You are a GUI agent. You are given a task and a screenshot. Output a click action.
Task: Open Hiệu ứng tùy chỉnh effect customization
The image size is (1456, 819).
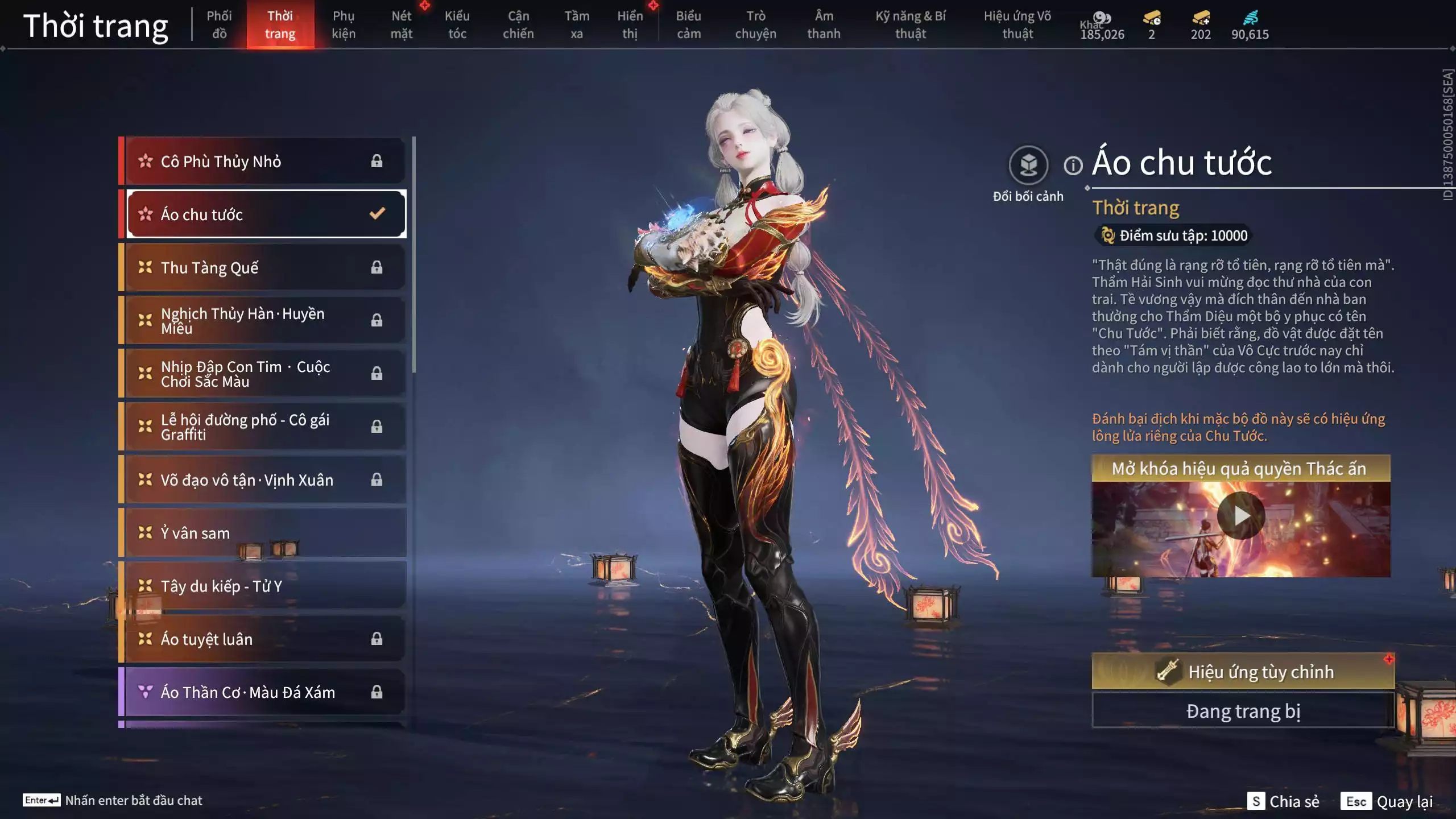pyautogui.click(x=1243, y=672)
